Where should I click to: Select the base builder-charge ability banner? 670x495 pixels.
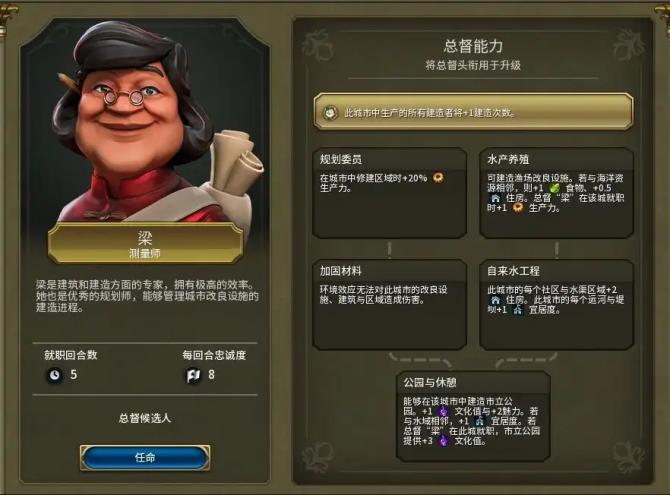[473, 112]
